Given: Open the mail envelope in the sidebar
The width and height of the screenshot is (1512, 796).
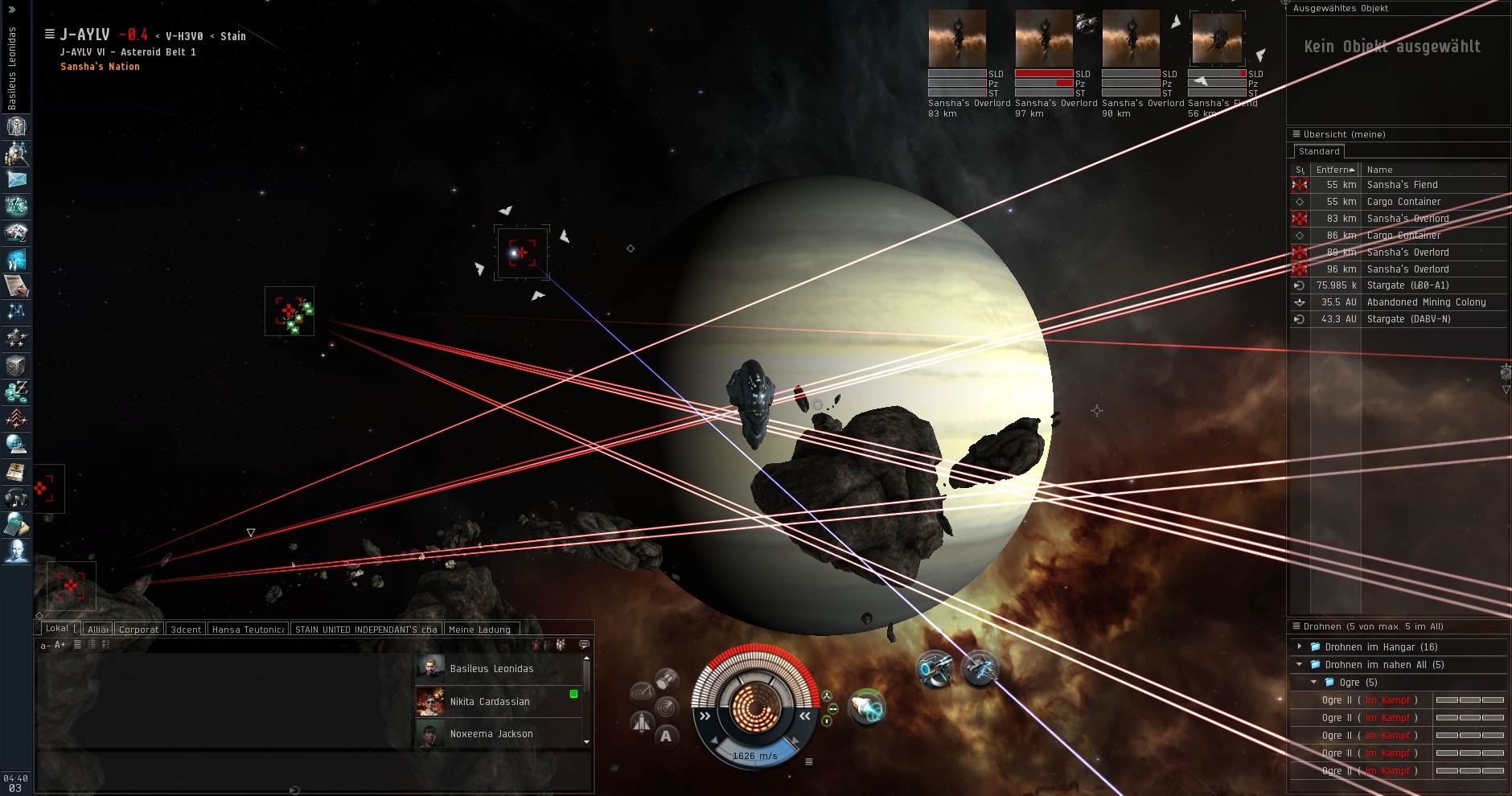Looking at the screenshot, I should coord(16,180).
